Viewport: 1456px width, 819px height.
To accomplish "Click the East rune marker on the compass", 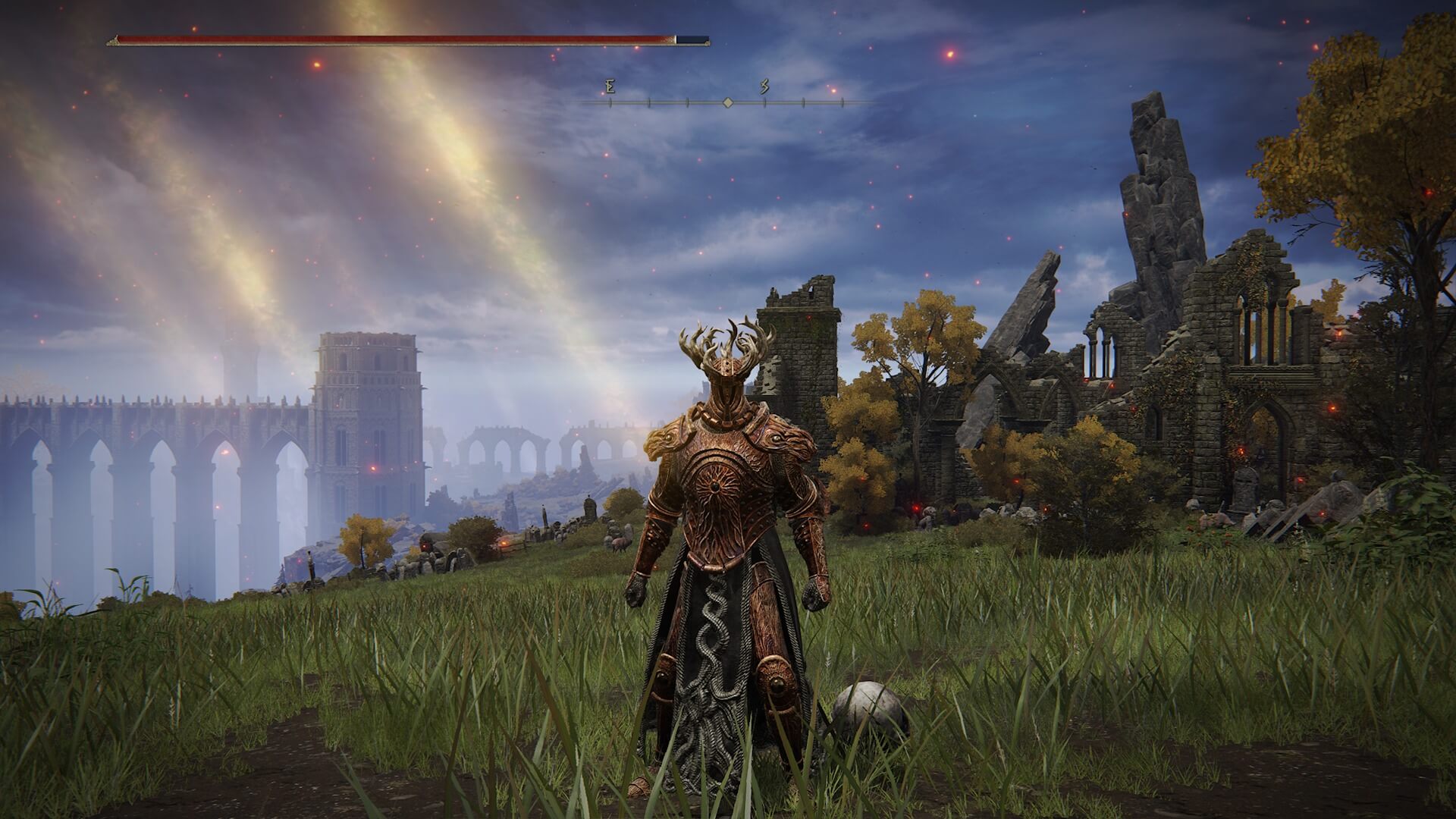I will (x=610, y=86).
